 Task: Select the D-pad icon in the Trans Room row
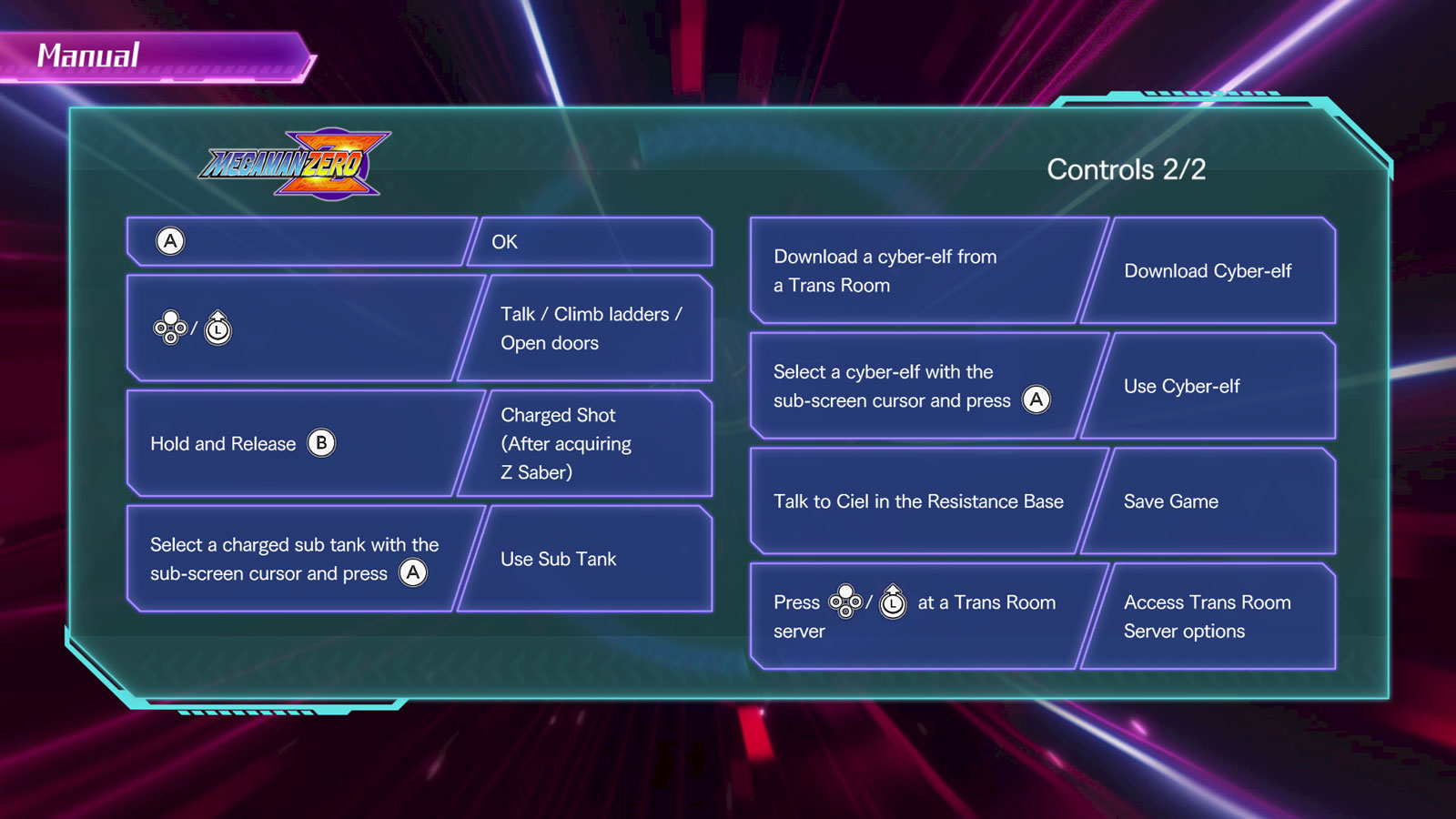point(847,602)
